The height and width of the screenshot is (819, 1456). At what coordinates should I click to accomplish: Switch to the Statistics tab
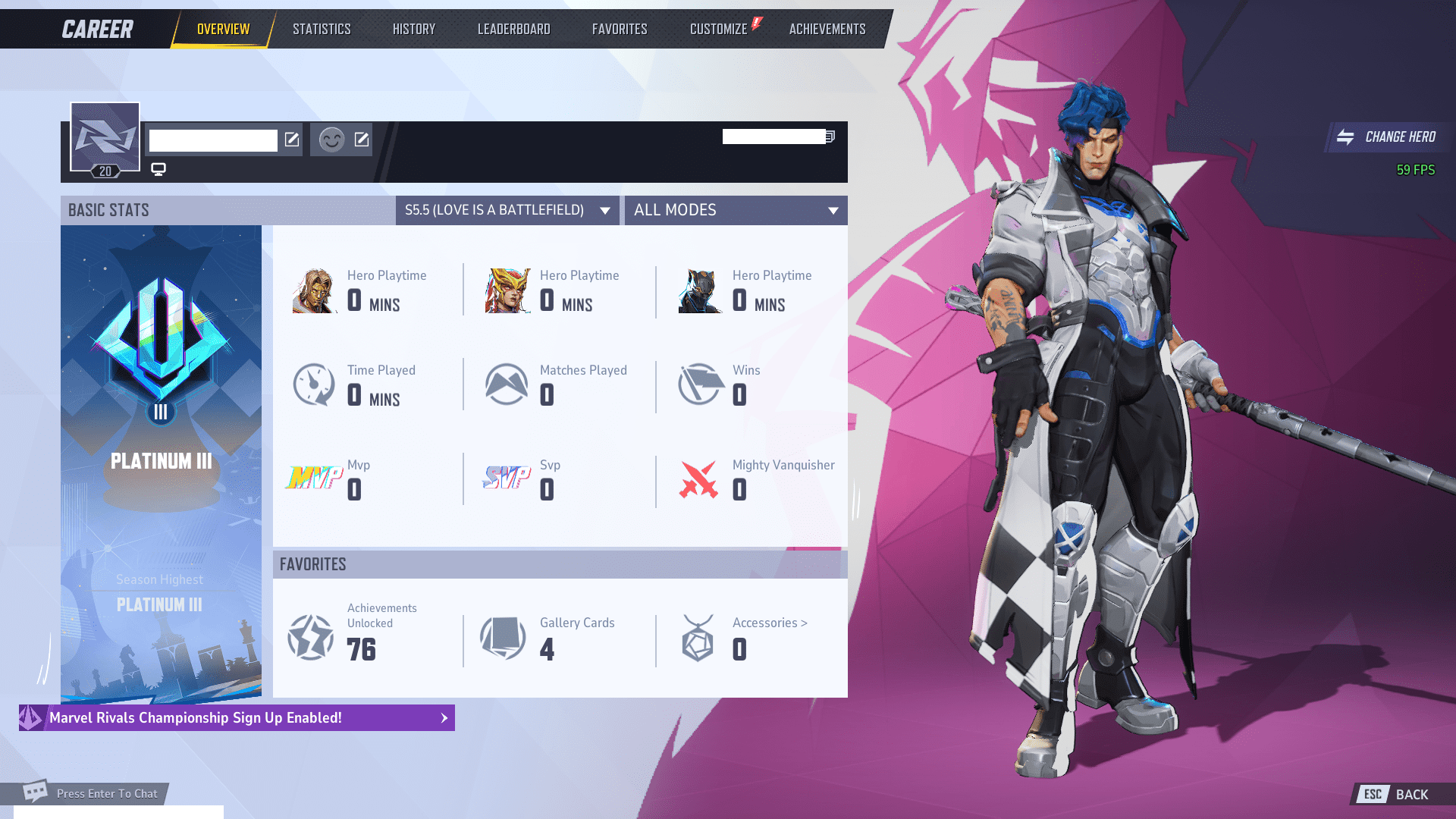point(322,28)
